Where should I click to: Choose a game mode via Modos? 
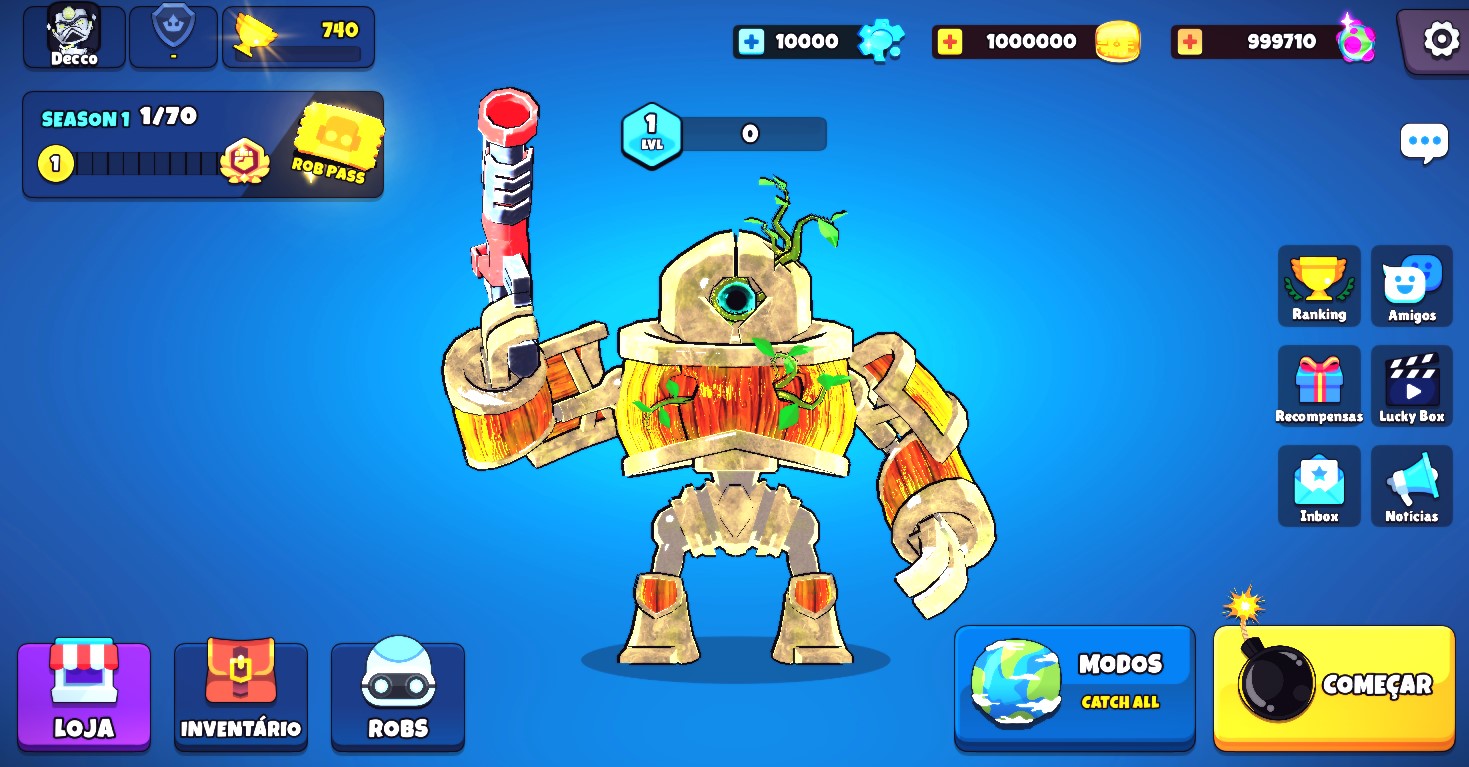[1075, 686]
